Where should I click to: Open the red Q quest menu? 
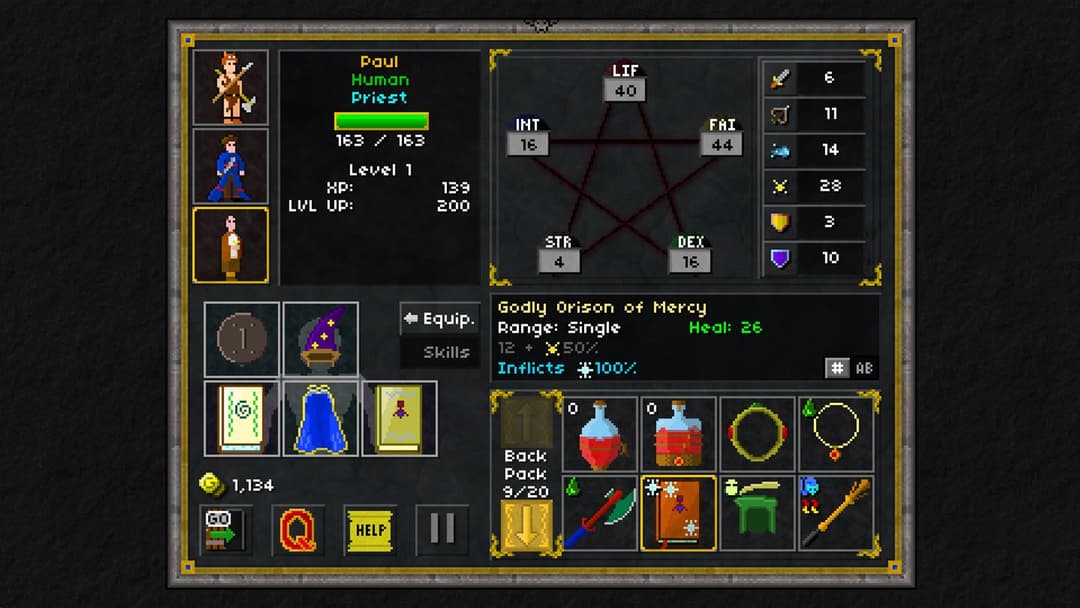click(297, 530)
